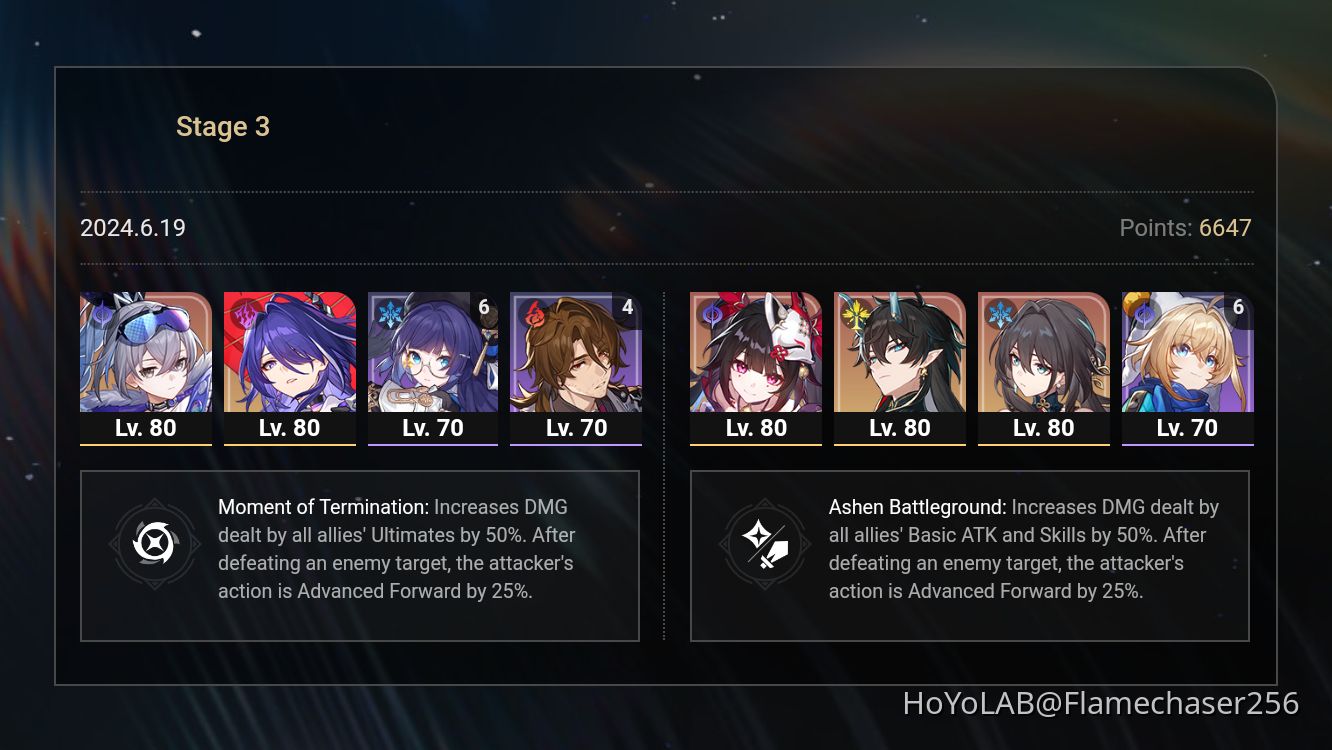Click the eidolon 4 badge on Gallagher's portrait

pos(627,307)
